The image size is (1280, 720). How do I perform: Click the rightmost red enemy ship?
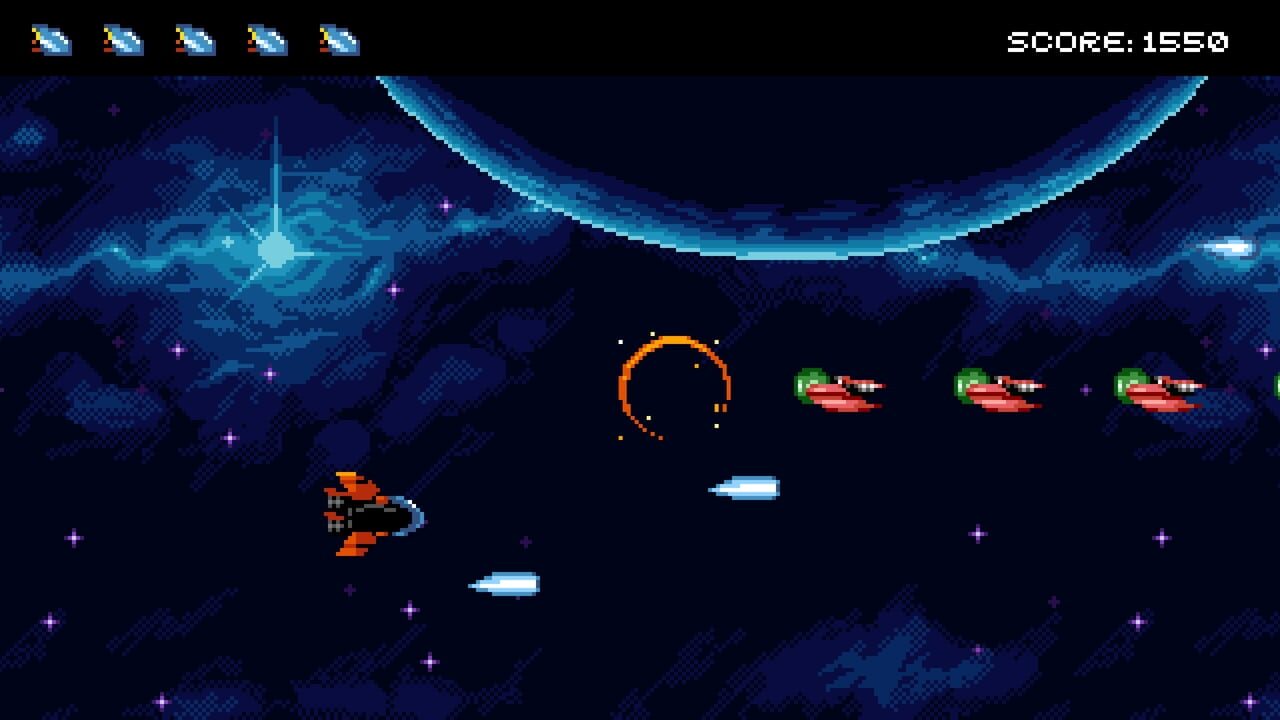point(1155,388)
